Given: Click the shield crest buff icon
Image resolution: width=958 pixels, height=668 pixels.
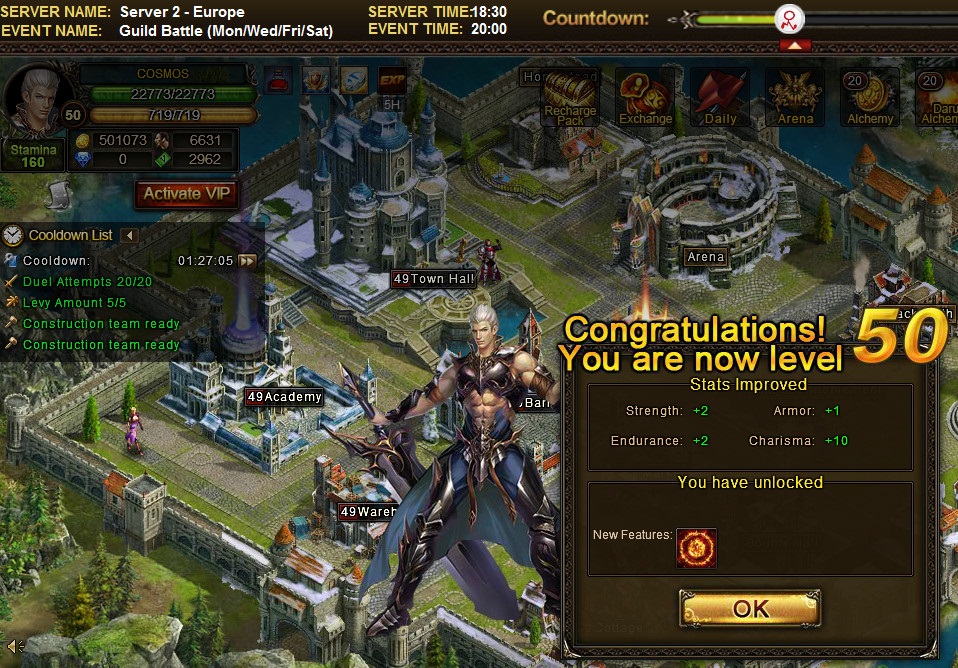Looking at the screenshot, I should [x=316, y=80].
